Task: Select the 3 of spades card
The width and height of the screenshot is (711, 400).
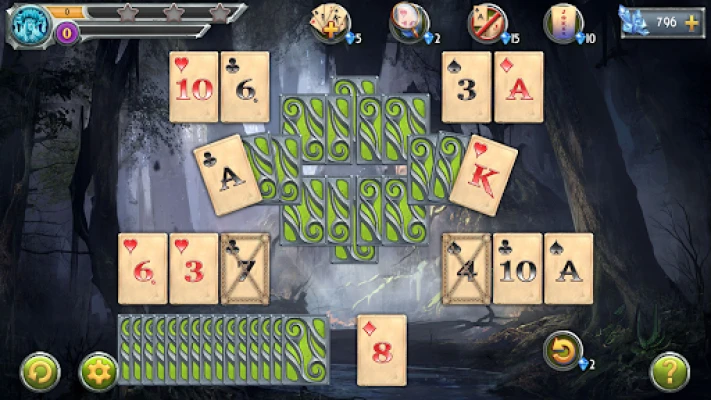Action: click(x=466, y=87)
